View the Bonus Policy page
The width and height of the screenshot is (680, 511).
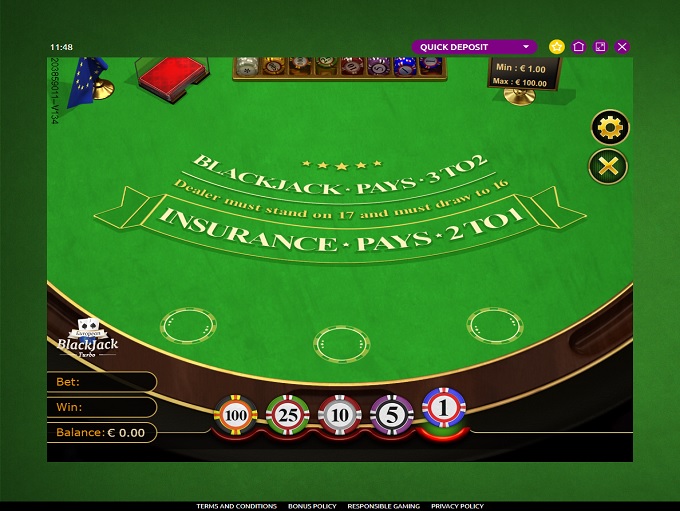point(312,506)
